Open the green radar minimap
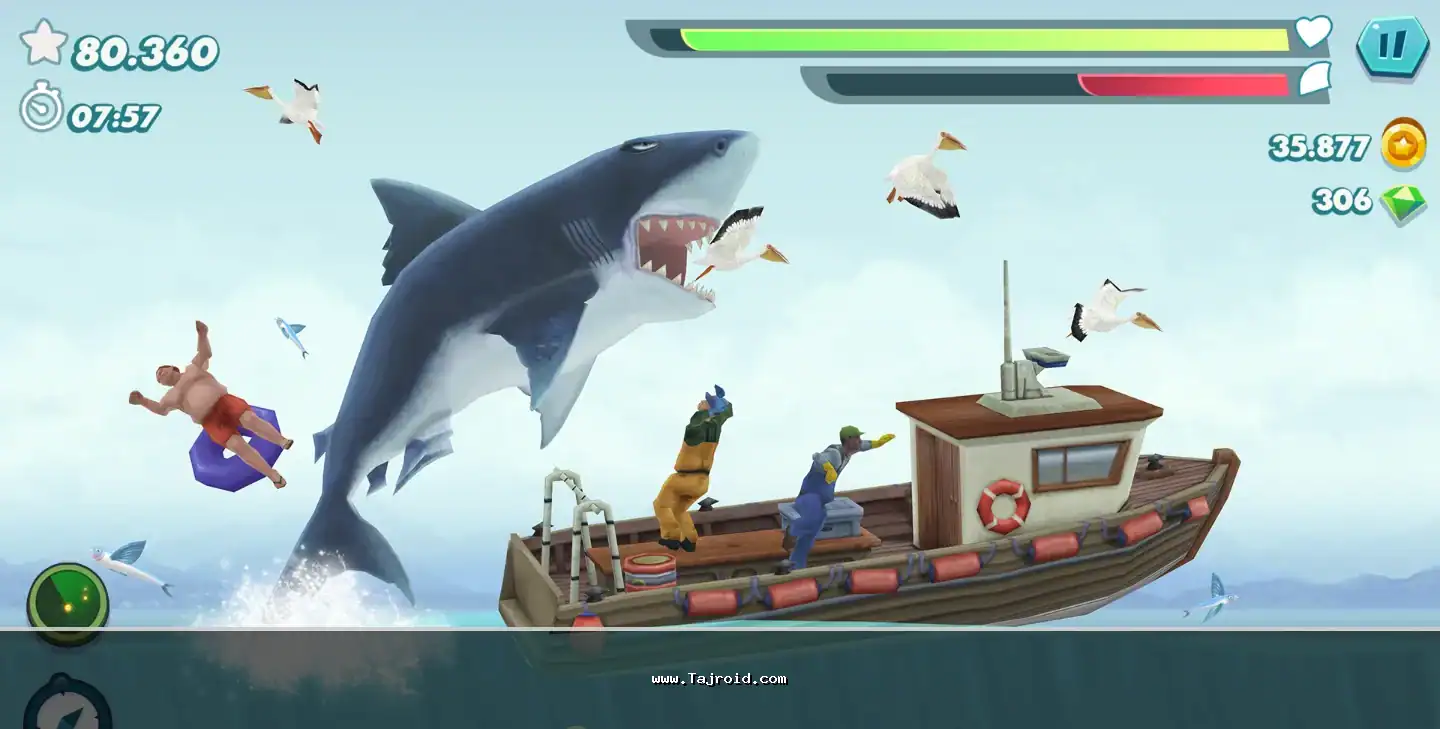This screenshot has width=1440, height=729. (x=67, y=602)
